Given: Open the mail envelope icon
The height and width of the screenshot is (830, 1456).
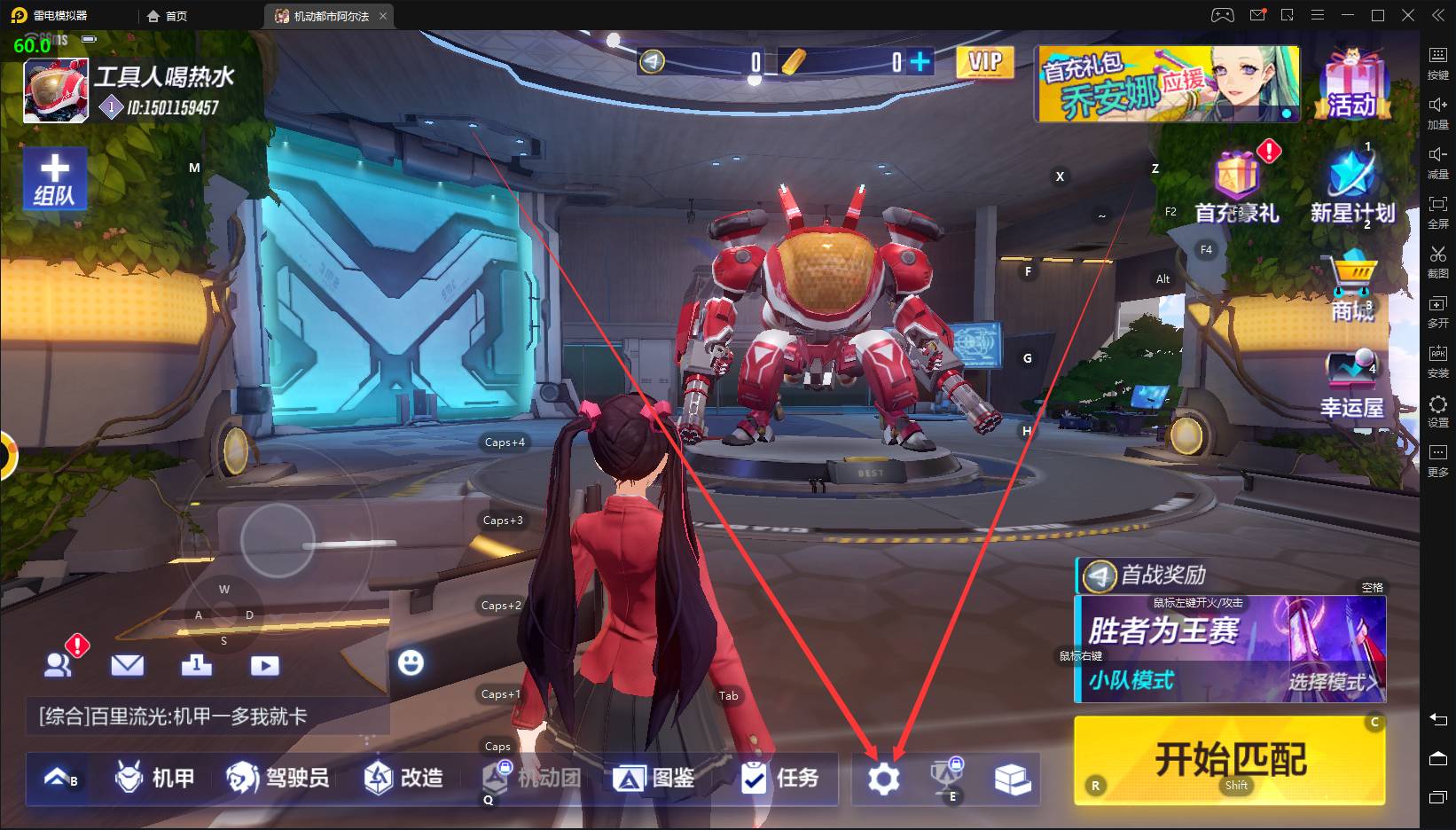Looking at the screenshot, I should click(x=128, y=665).
